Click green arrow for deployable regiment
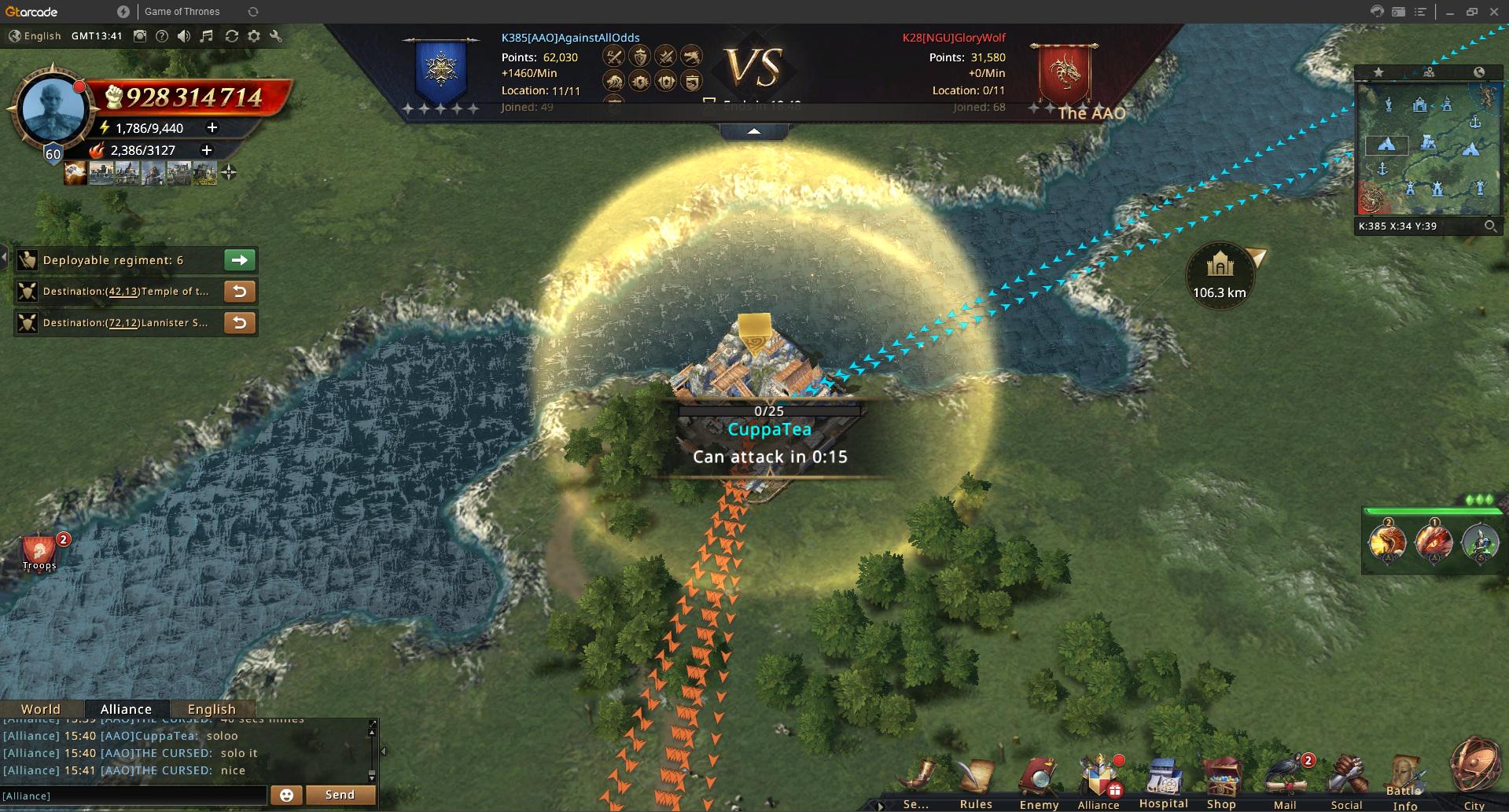The image size is (1509, 812). 240,260
